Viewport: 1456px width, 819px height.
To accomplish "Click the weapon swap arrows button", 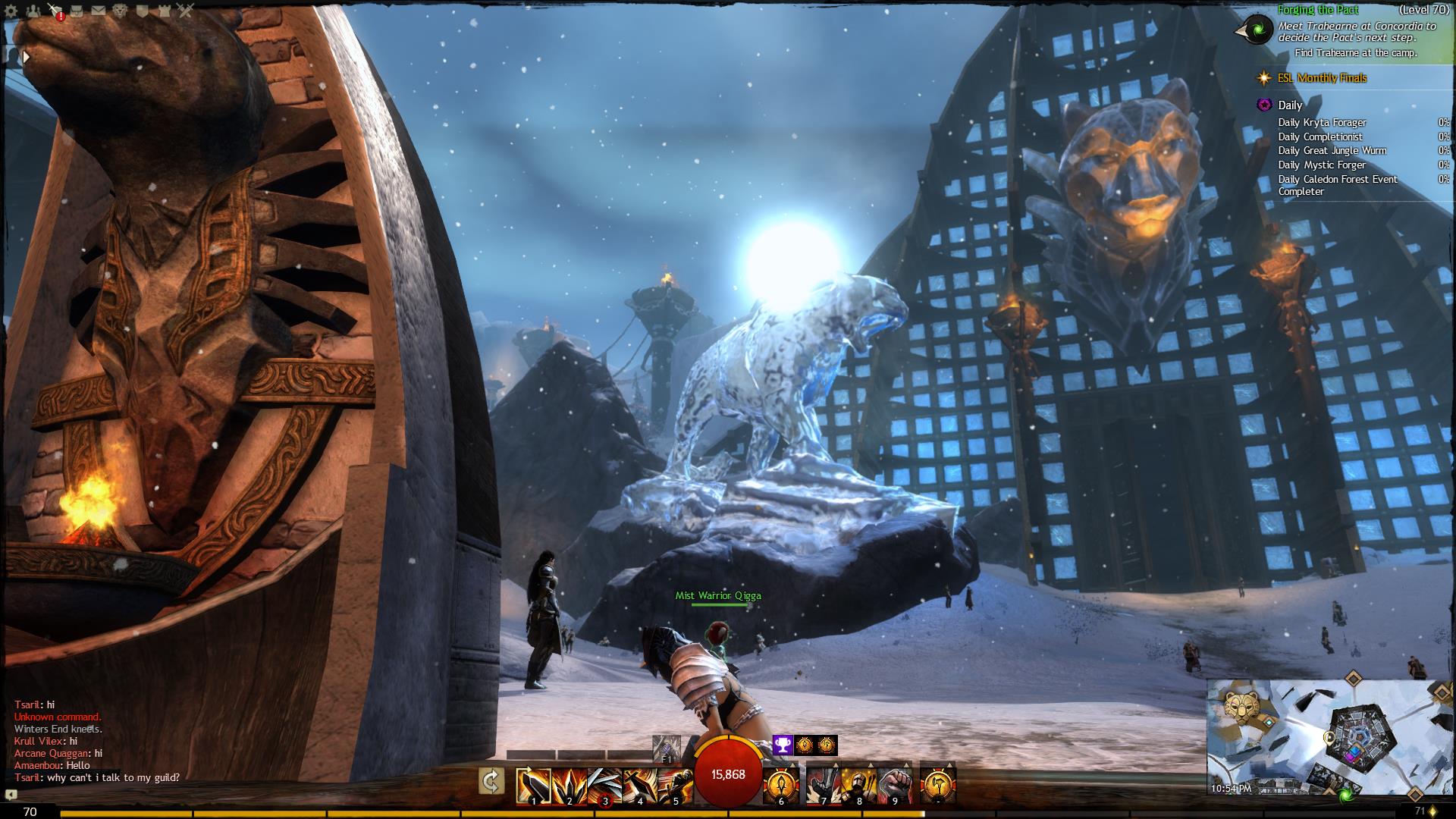I will coord(491,782).
